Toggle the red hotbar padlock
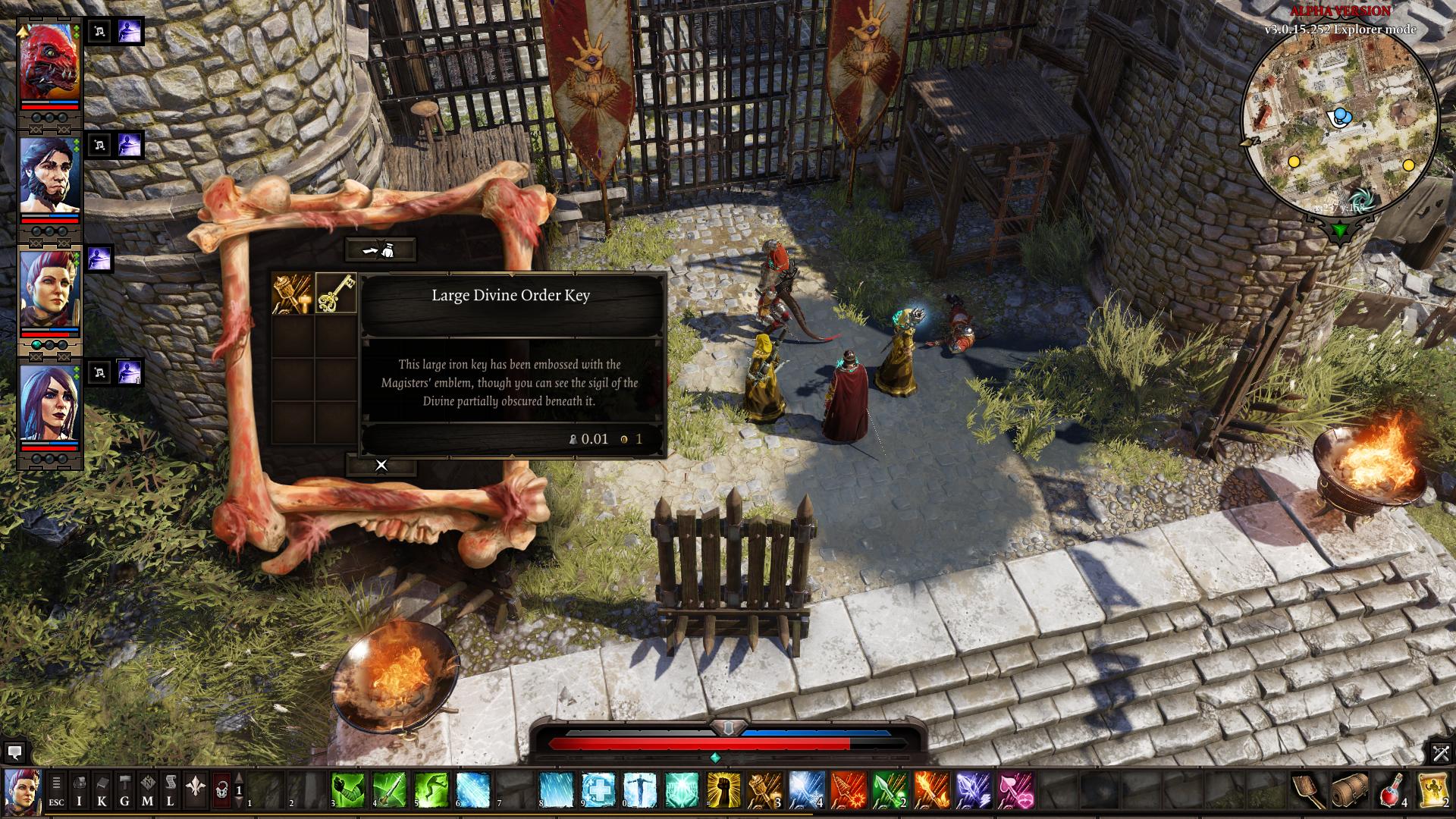The width and height of the screenshot is (1456, 819). pyautogui.click(x=221, y=791)
